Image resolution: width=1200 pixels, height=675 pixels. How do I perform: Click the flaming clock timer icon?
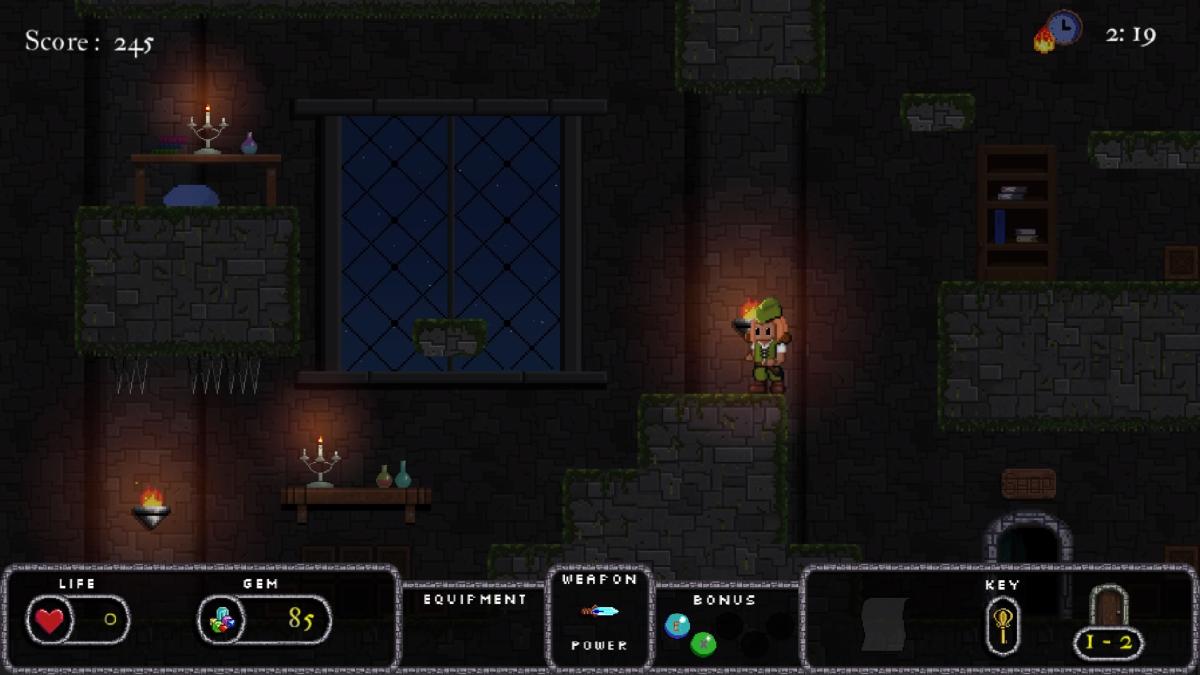point(1059,30)
